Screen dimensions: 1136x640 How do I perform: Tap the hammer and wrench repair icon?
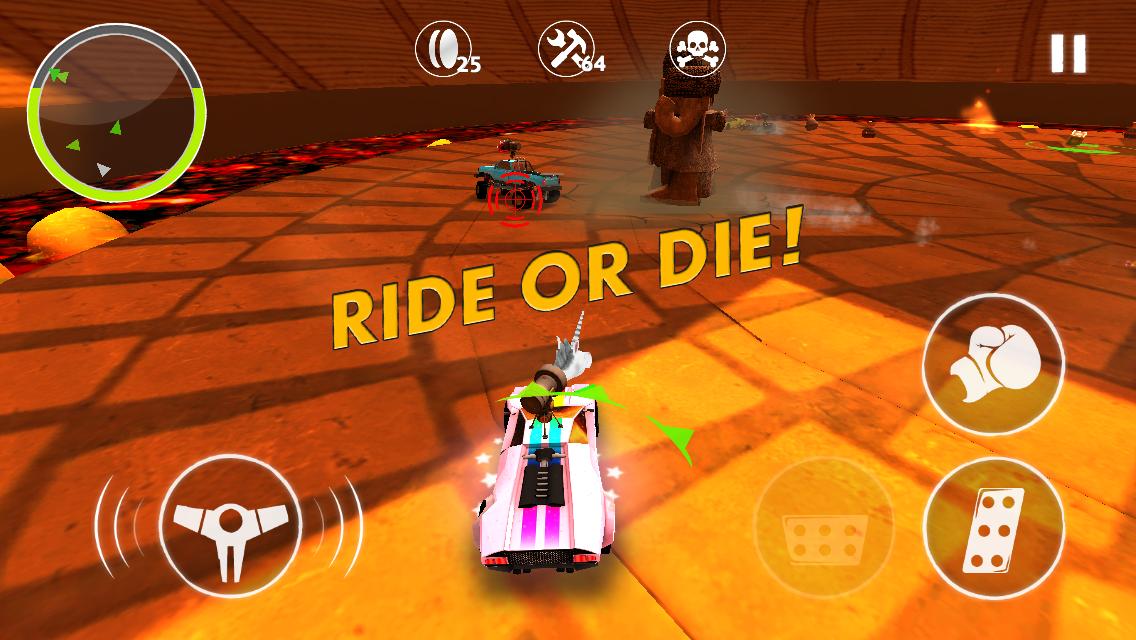566,47
